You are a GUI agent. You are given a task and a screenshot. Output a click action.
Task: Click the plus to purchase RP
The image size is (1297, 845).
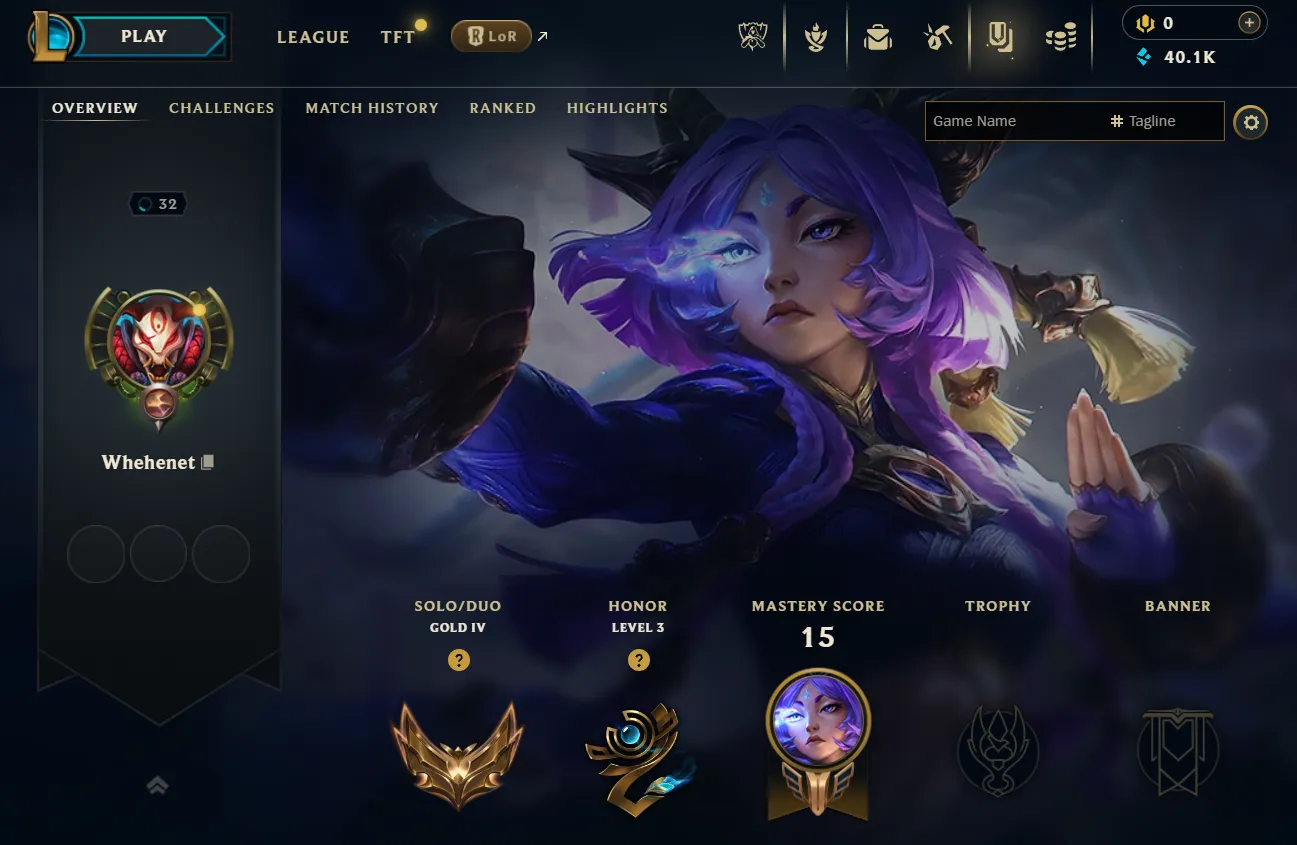pos(1248,21)
